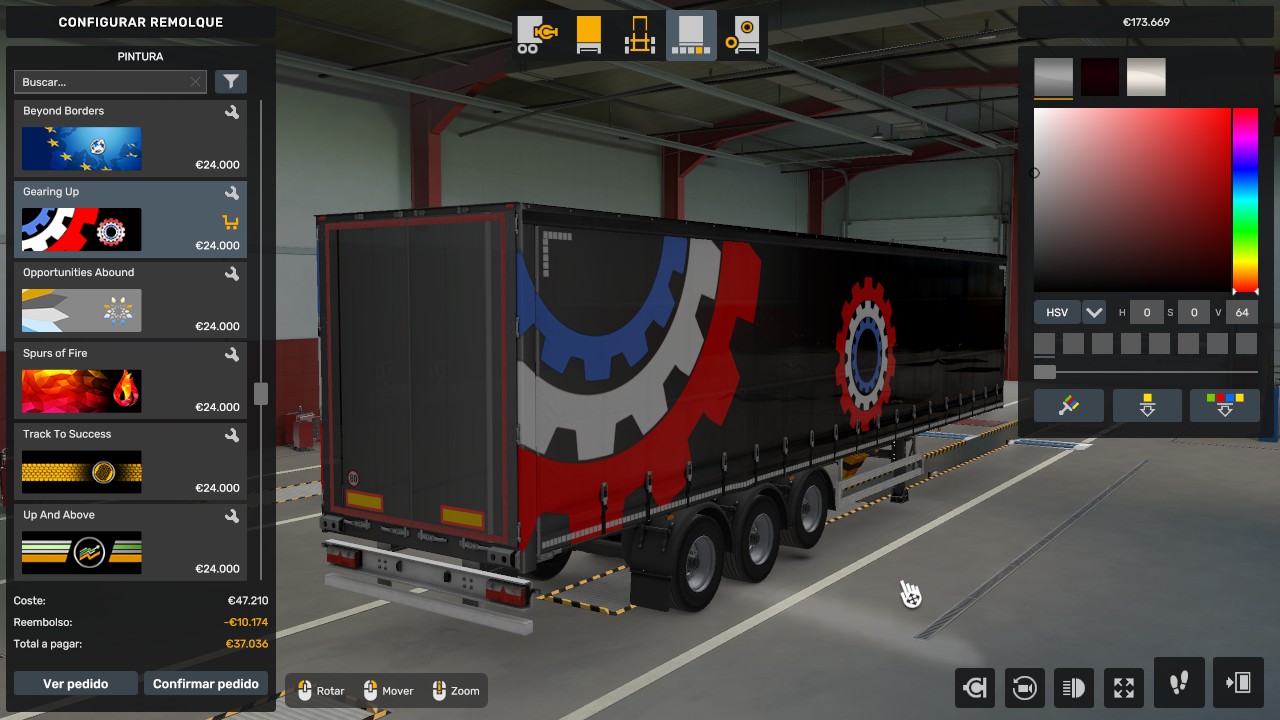The image size is (1280, 720).
Task: Click the Buscar search field
Action: 102,82
